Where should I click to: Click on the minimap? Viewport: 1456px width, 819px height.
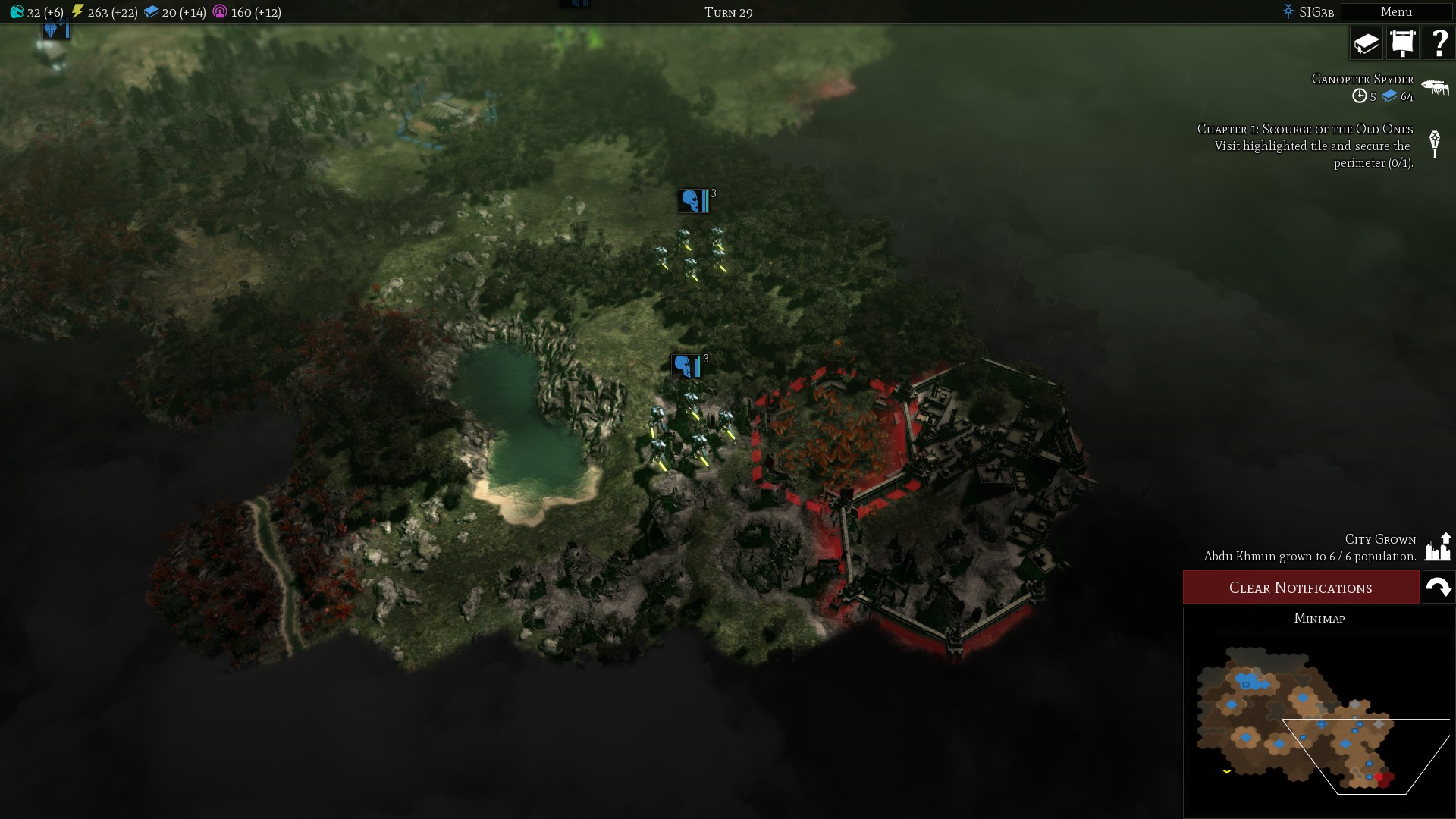click(1319, 724)
